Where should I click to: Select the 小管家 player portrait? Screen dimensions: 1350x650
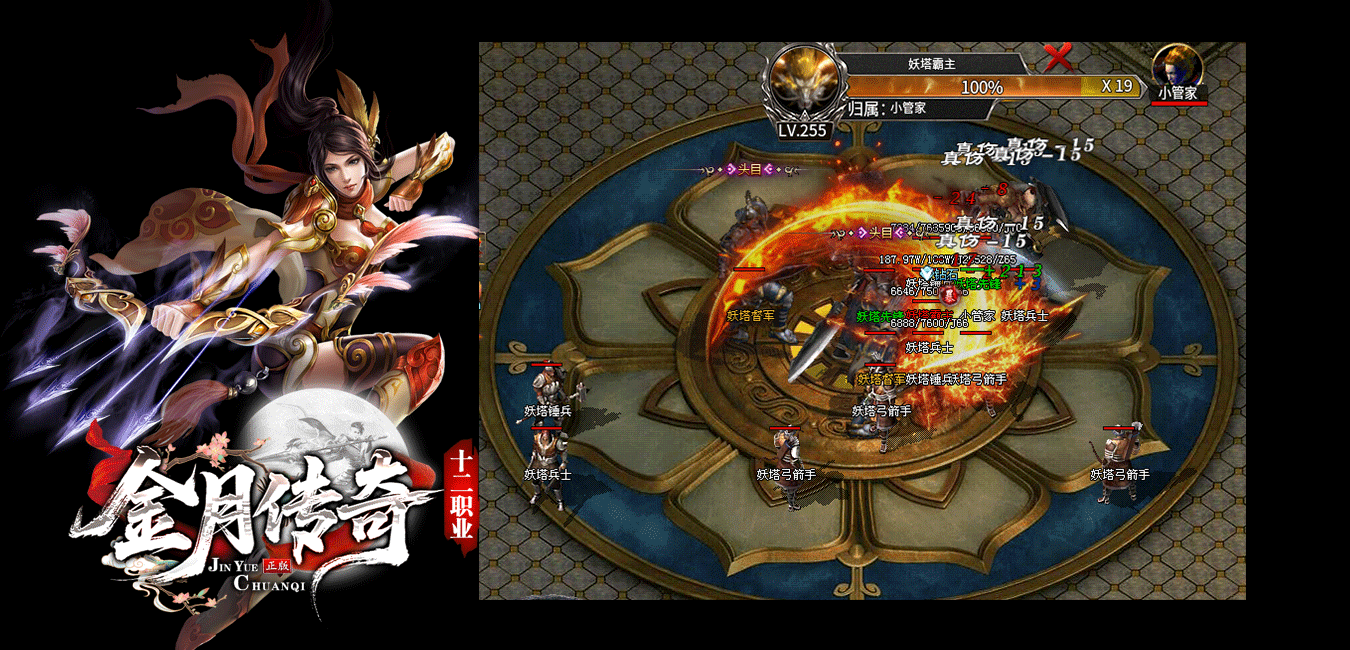click(1177, 68)
